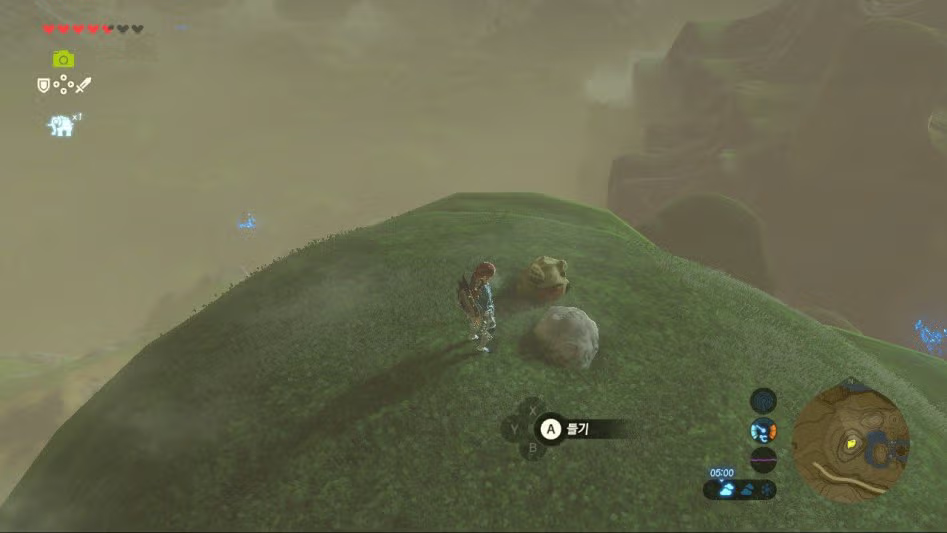Activate the glowing elephant champion ability icon

pos(62,125)
